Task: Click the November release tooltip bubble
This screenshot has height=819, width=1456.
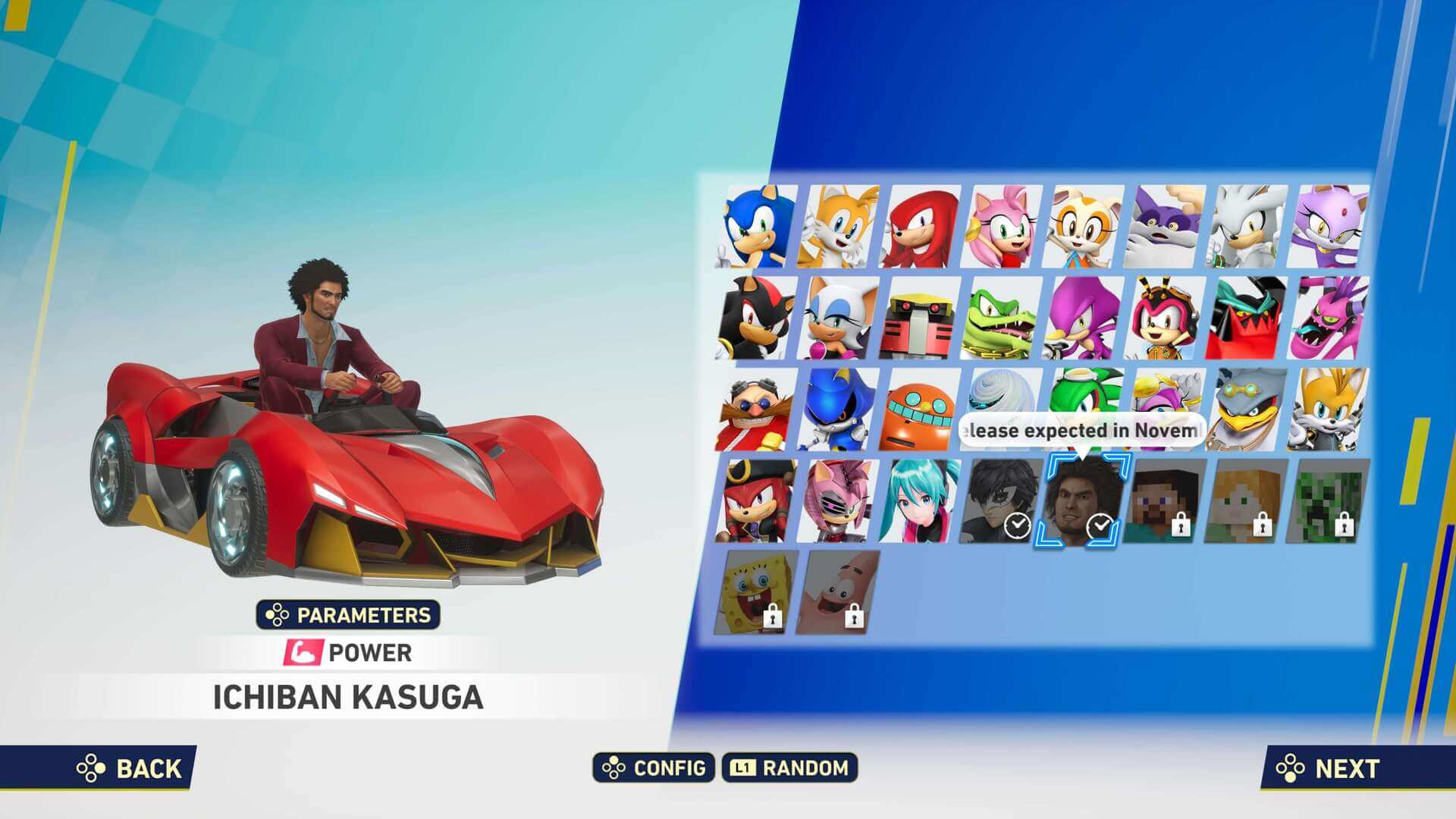Action: (1084, 428)
